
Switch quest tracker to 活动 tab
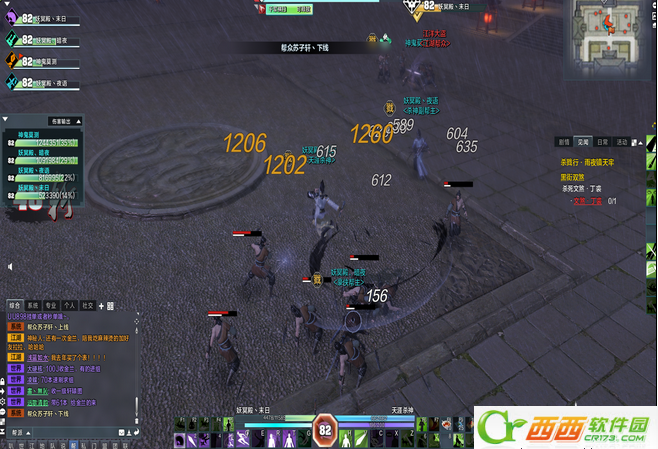pos(622,142)
